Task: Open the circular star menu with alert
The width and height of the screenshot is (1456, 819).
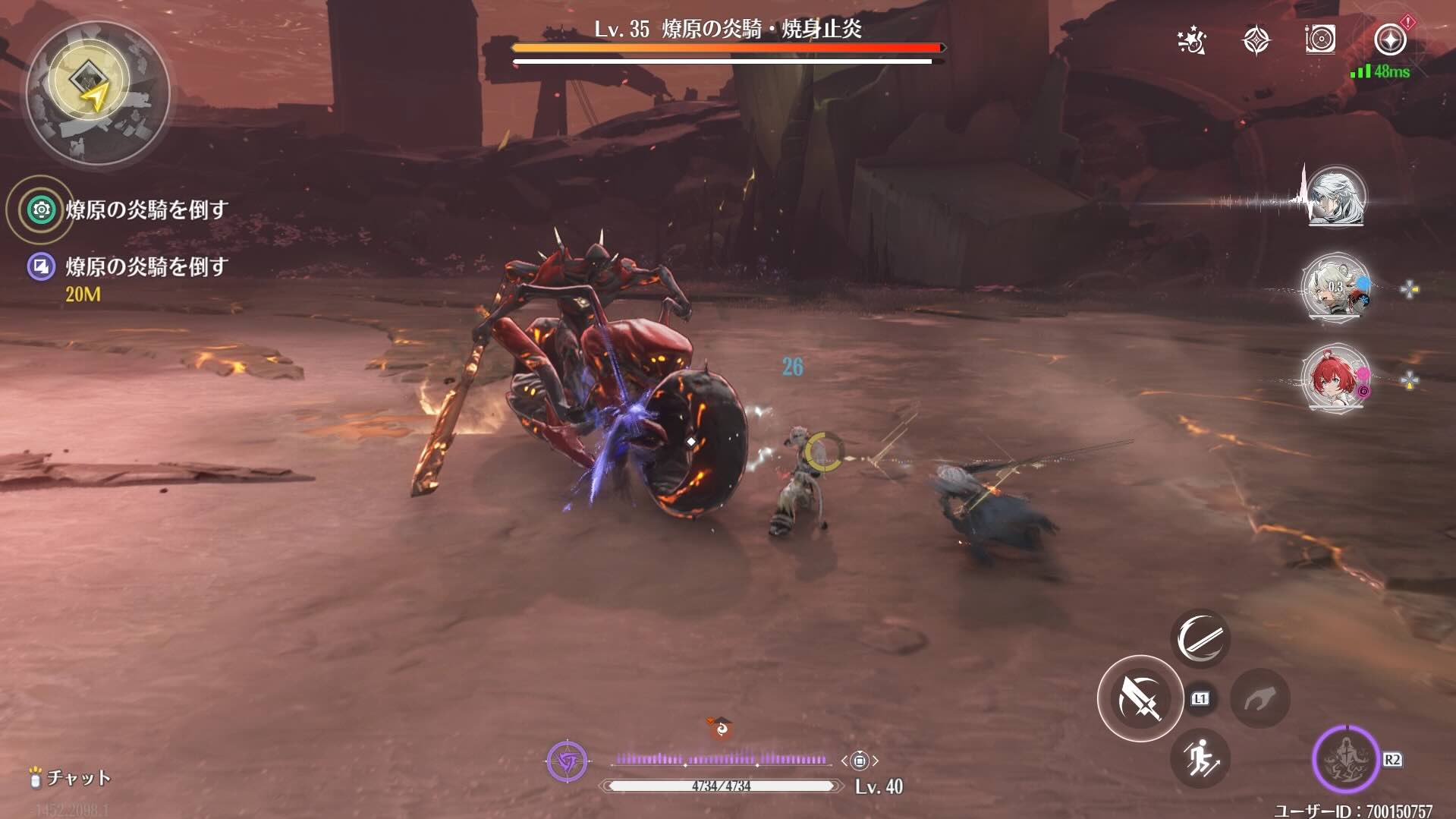Action: point(1390,39)
